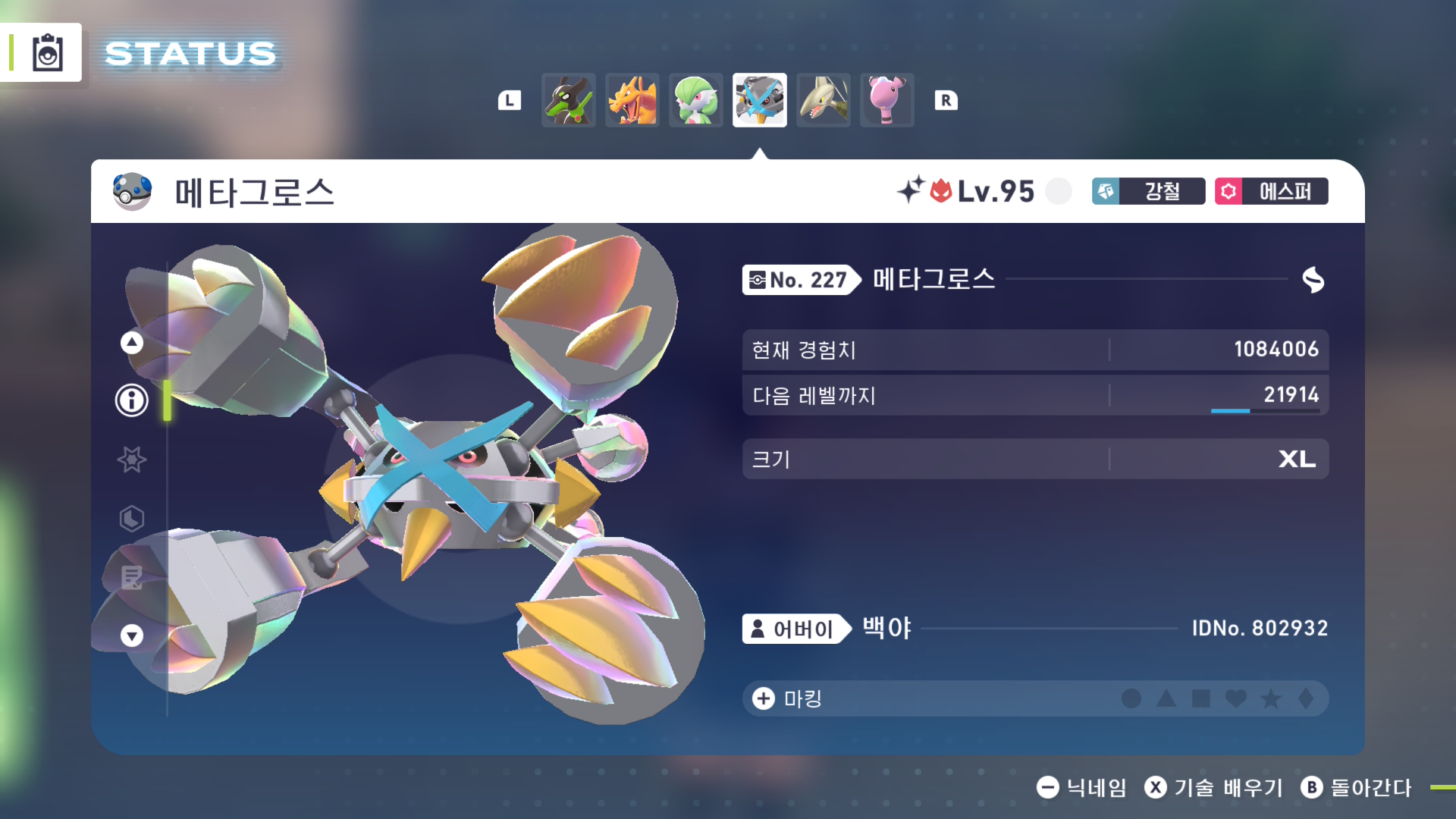The image size is (1456, 819).
Task: Select the info page icon in sidebar
Action: [x=131, y=400]
